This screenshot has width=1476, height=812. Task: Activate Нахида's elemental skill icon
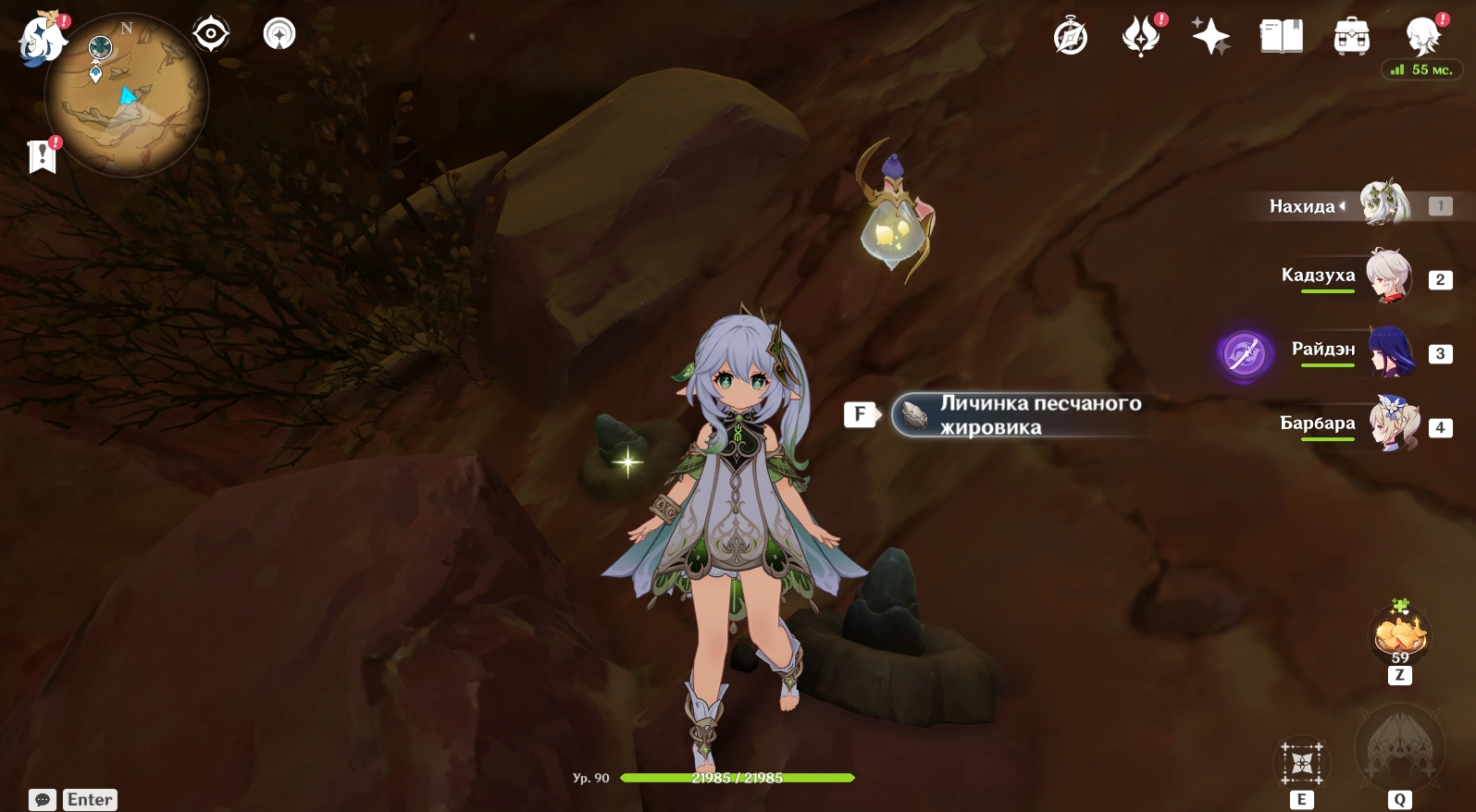point(1302,764)
